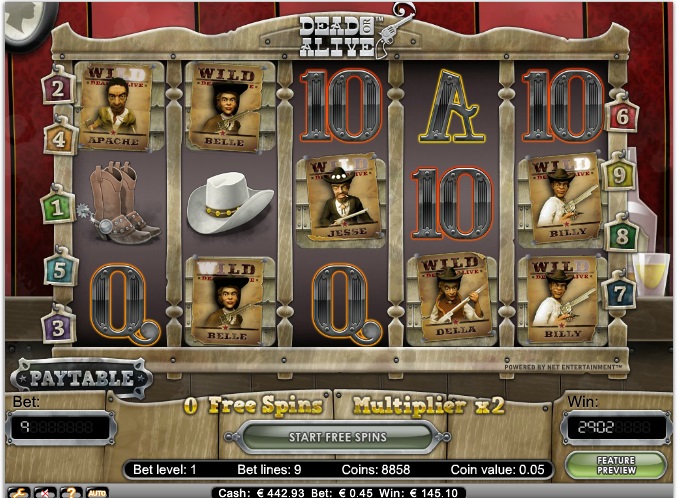The width and height of the screenshot is (680, 498).
Task: Open the Paytable
Action: (x=81, y=378)
